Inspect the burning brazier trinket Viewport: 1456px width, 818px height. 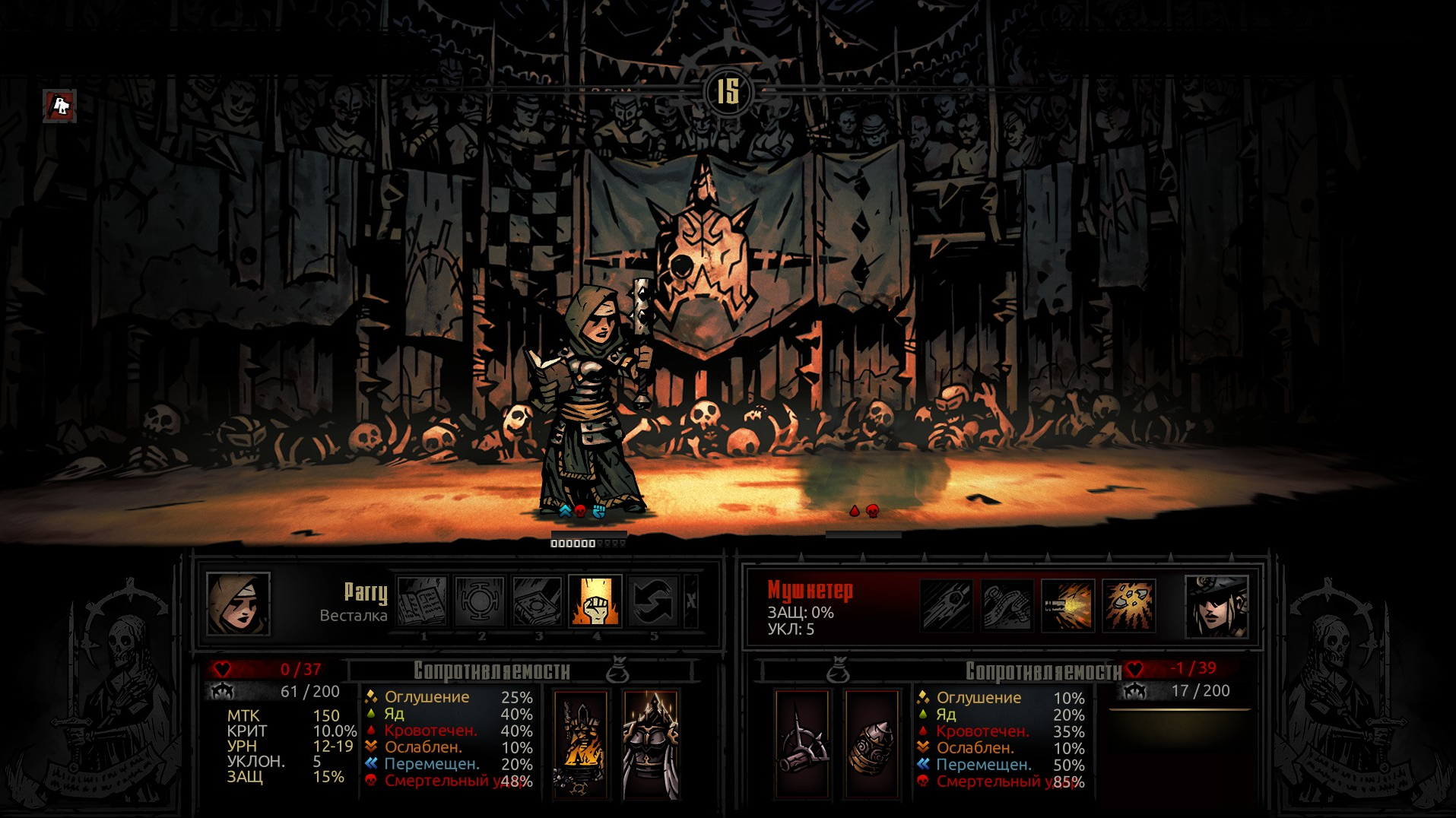click(581, 744)
